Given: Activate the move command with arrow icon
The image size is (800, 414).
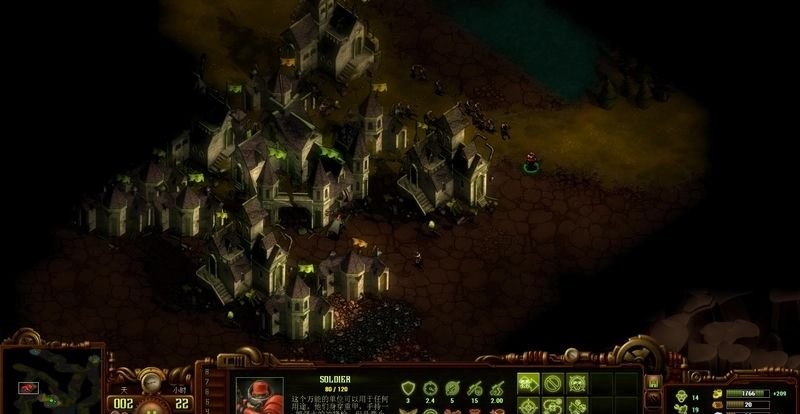Looking at the screenshot, I should coord(529,382).
